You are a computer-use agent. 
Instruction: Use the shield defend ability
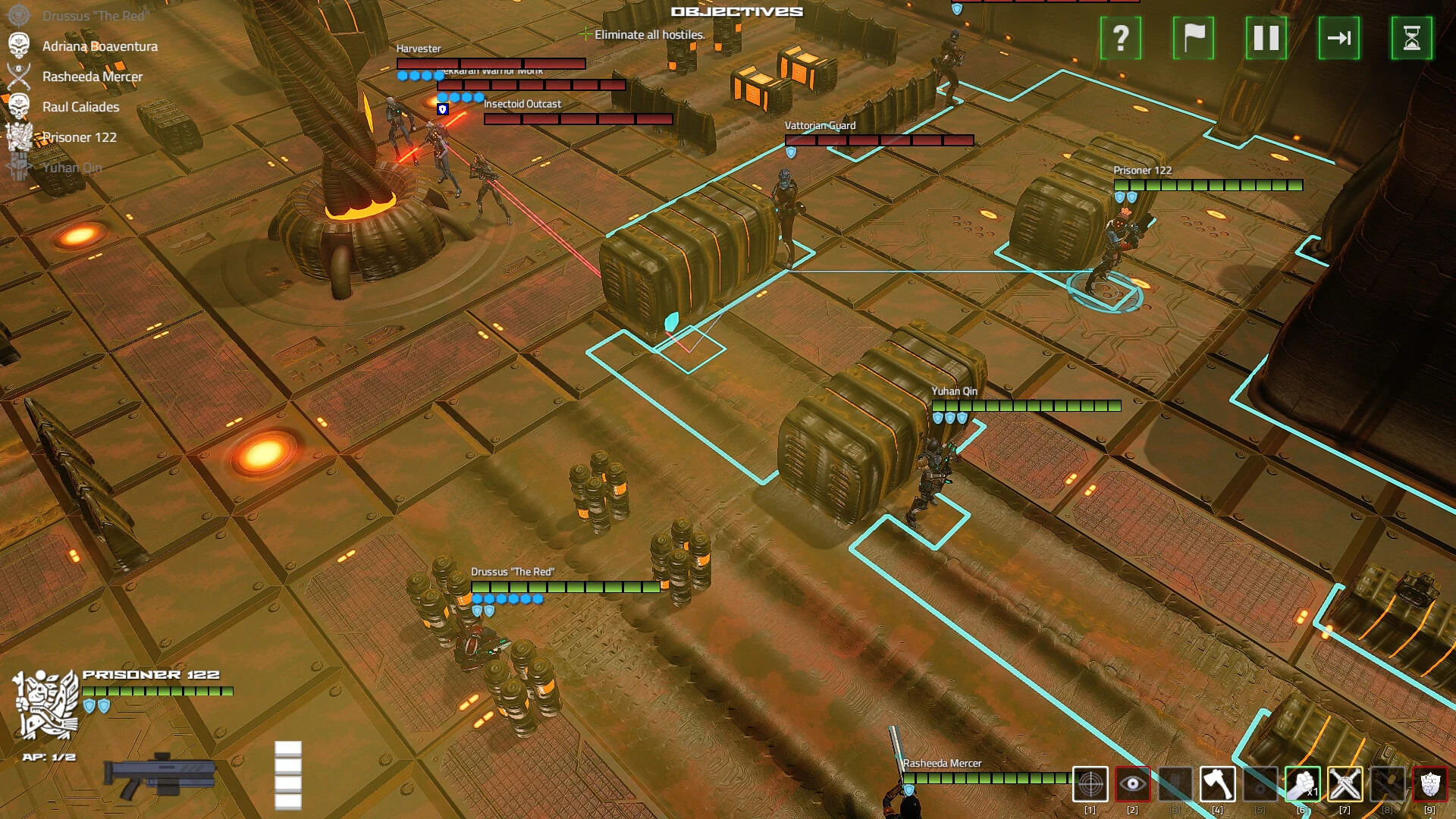pos(1429,784)
